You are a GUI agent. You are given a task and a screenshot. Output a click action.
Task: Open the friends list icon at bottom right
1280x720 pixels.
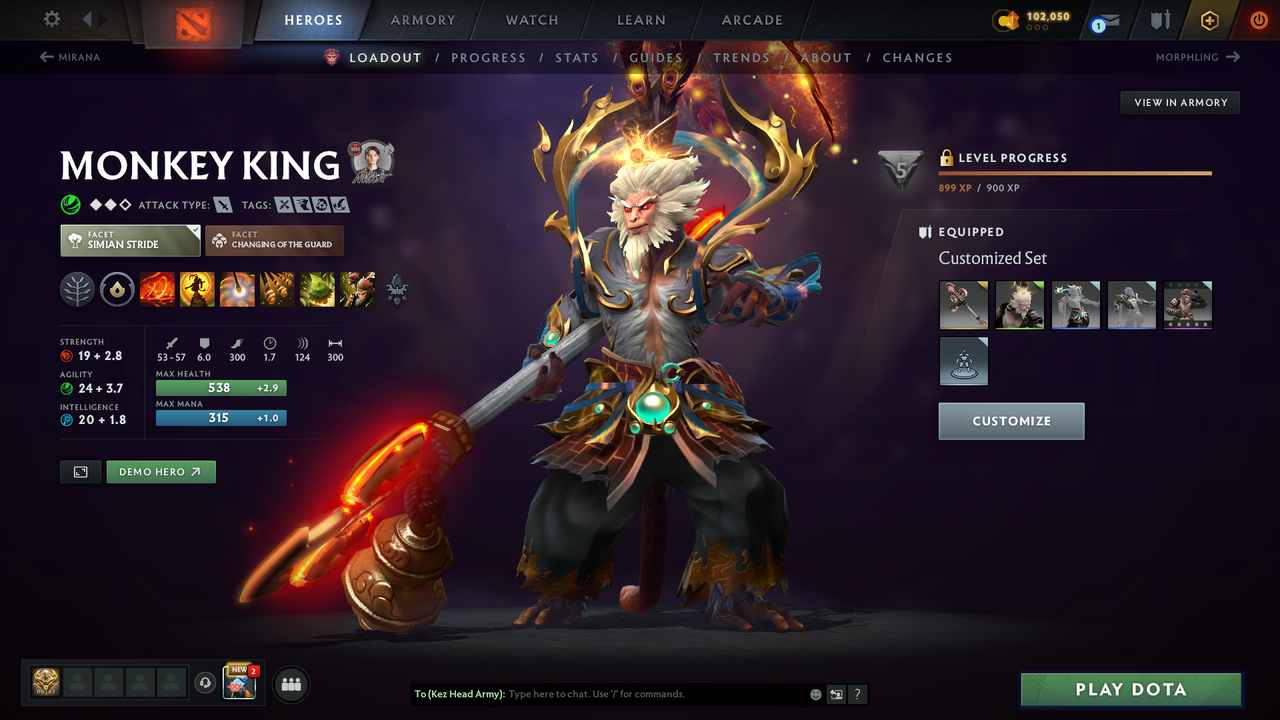point(289,683)
